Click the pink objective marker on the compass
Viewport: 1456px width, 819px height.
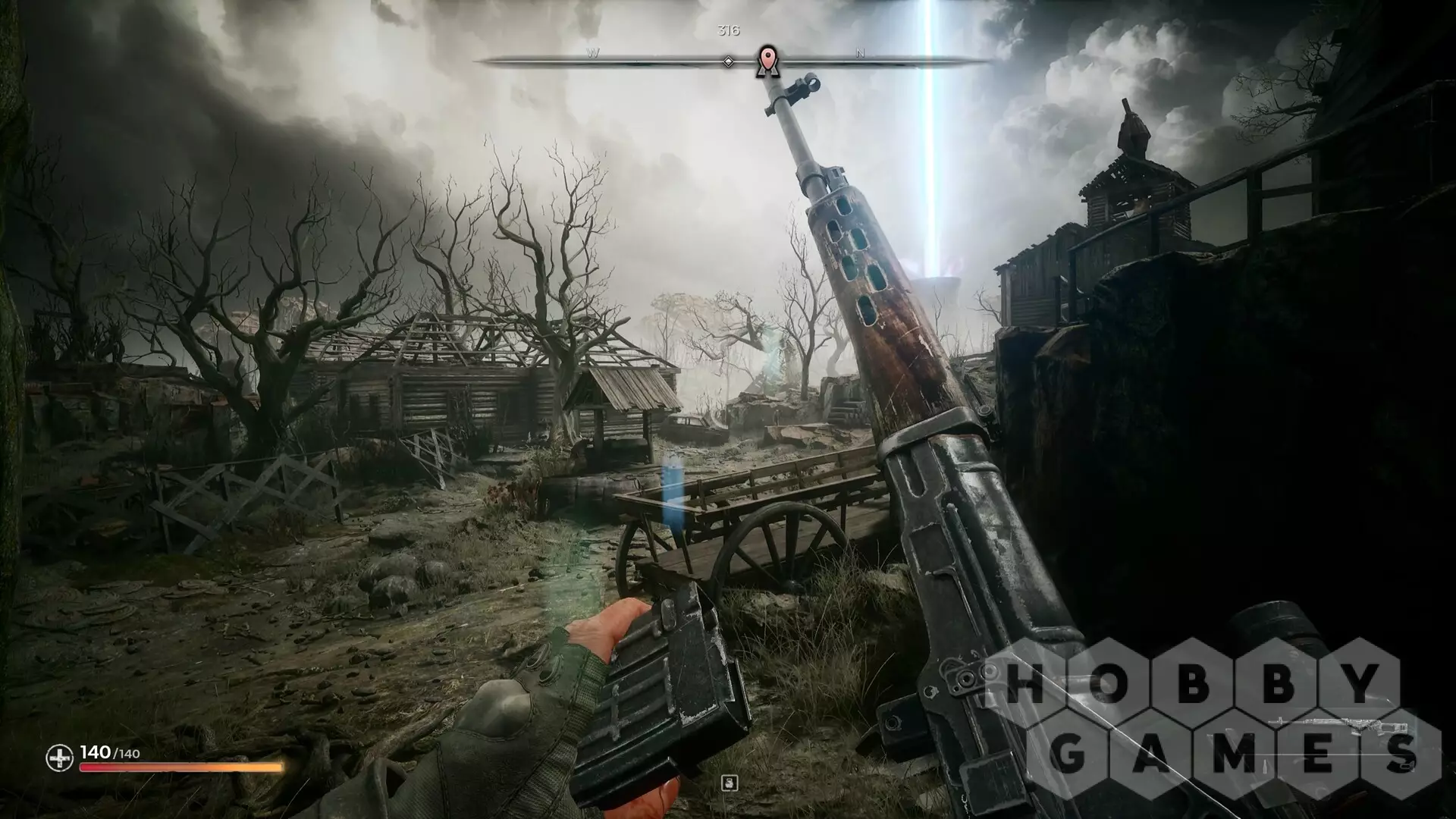tap(767, 60)
